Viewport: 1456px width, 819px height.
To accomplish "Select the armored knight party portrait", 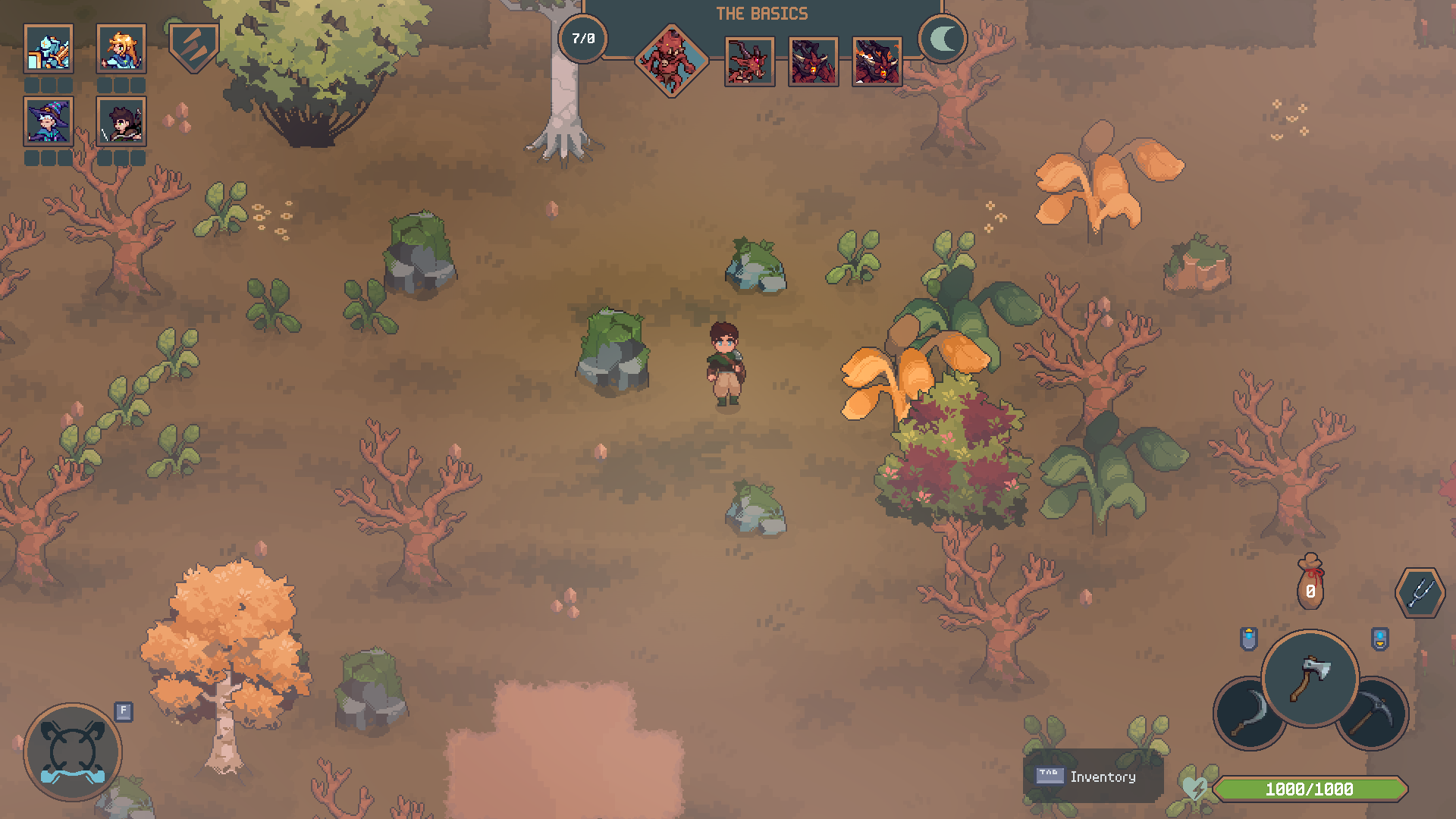I will [49, 49].
